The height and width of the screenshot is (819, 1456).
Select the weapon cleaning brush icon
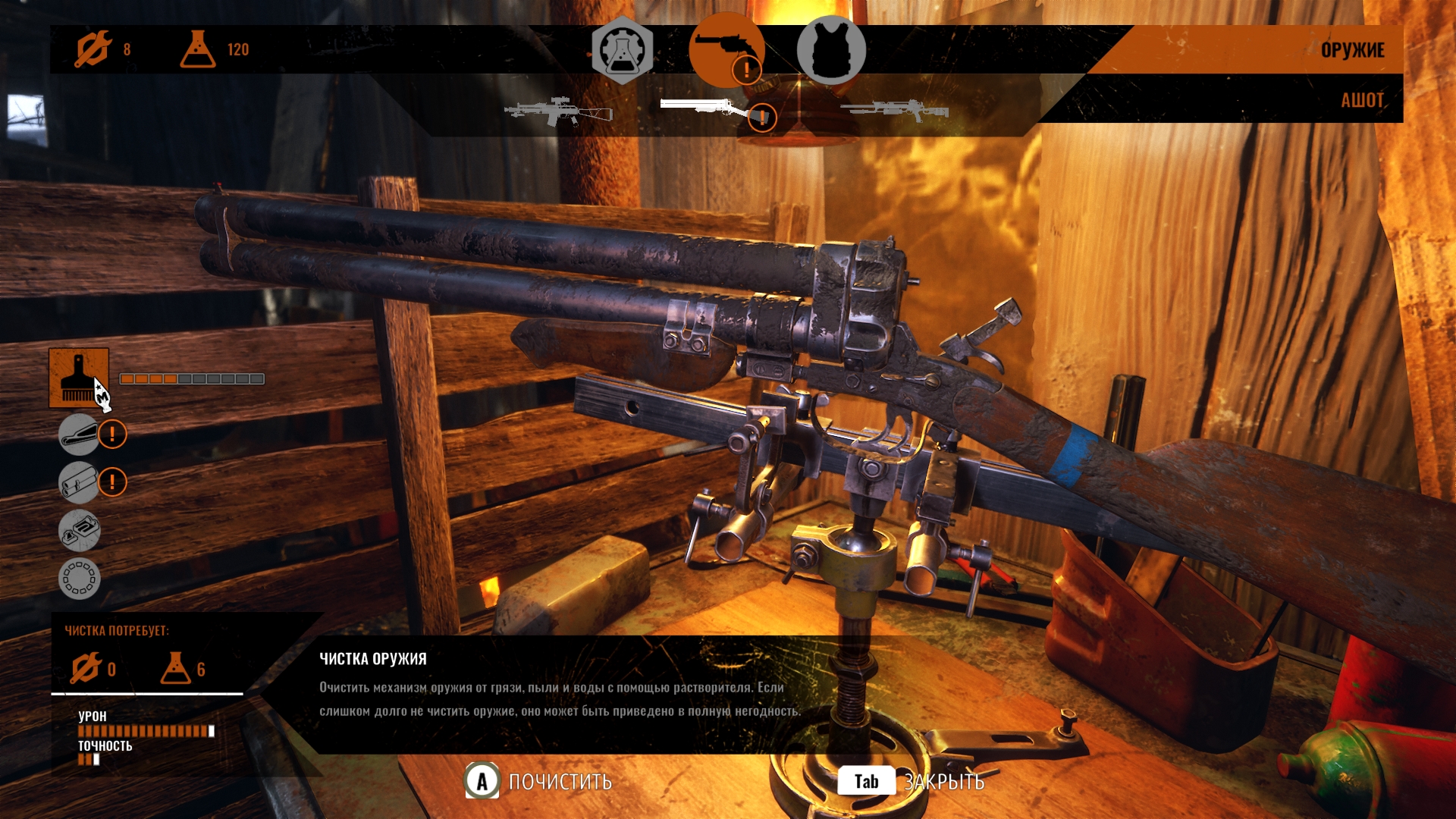(79, 378)
